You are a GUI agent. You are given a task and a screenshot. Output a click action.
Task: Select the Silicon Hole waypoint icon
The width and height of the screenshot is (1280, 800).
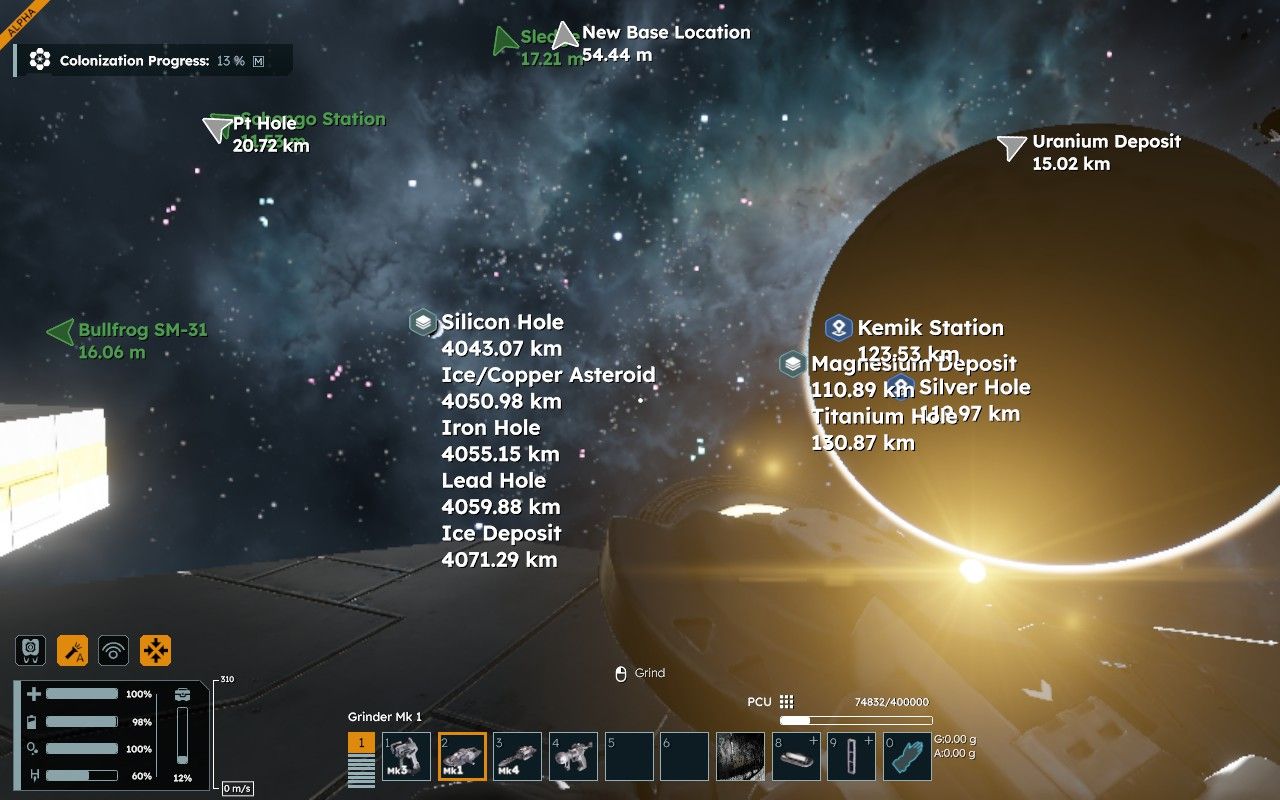pos(422,322)
